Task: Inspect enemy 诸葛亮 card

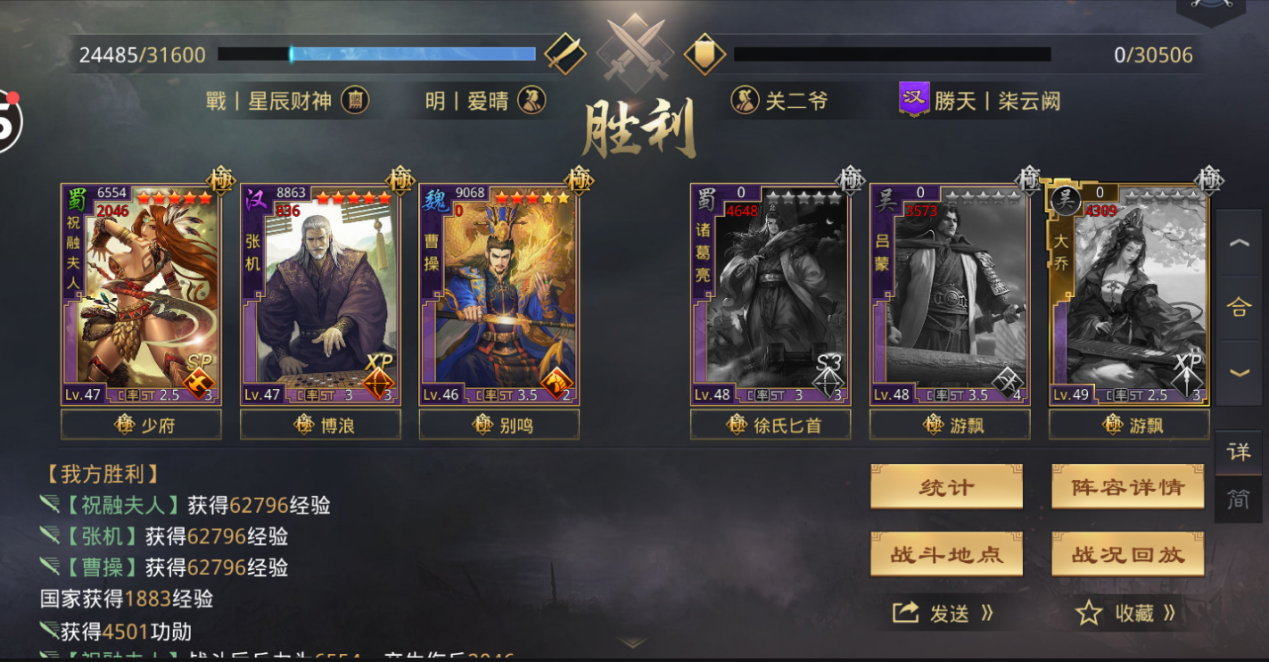Action: tap(770, 294)
